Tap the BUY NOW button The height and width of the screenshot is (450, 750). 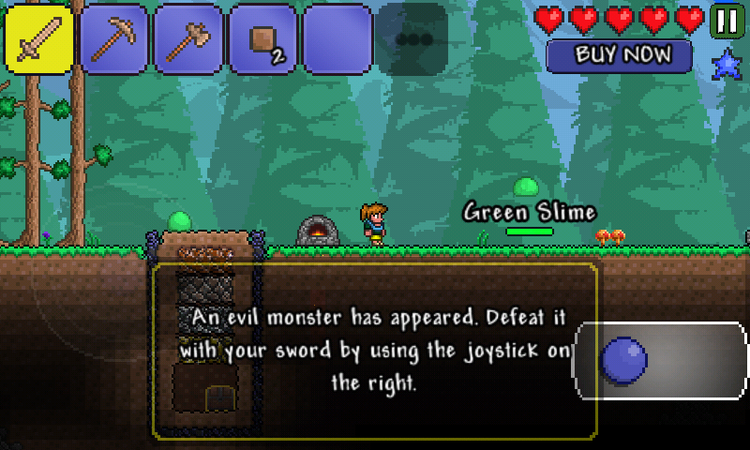619,55
